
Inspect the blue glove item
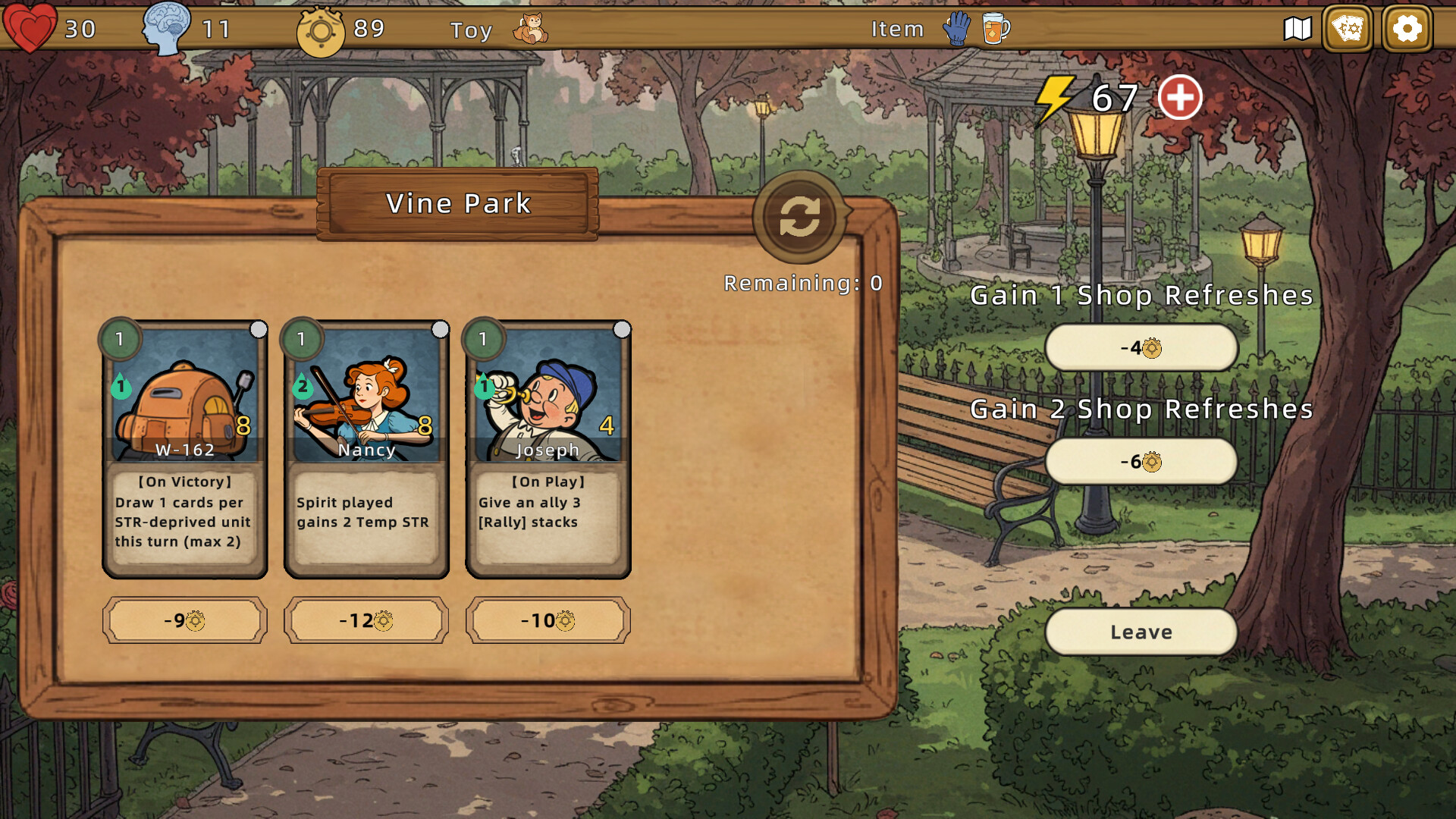click(x=957, y=30)
